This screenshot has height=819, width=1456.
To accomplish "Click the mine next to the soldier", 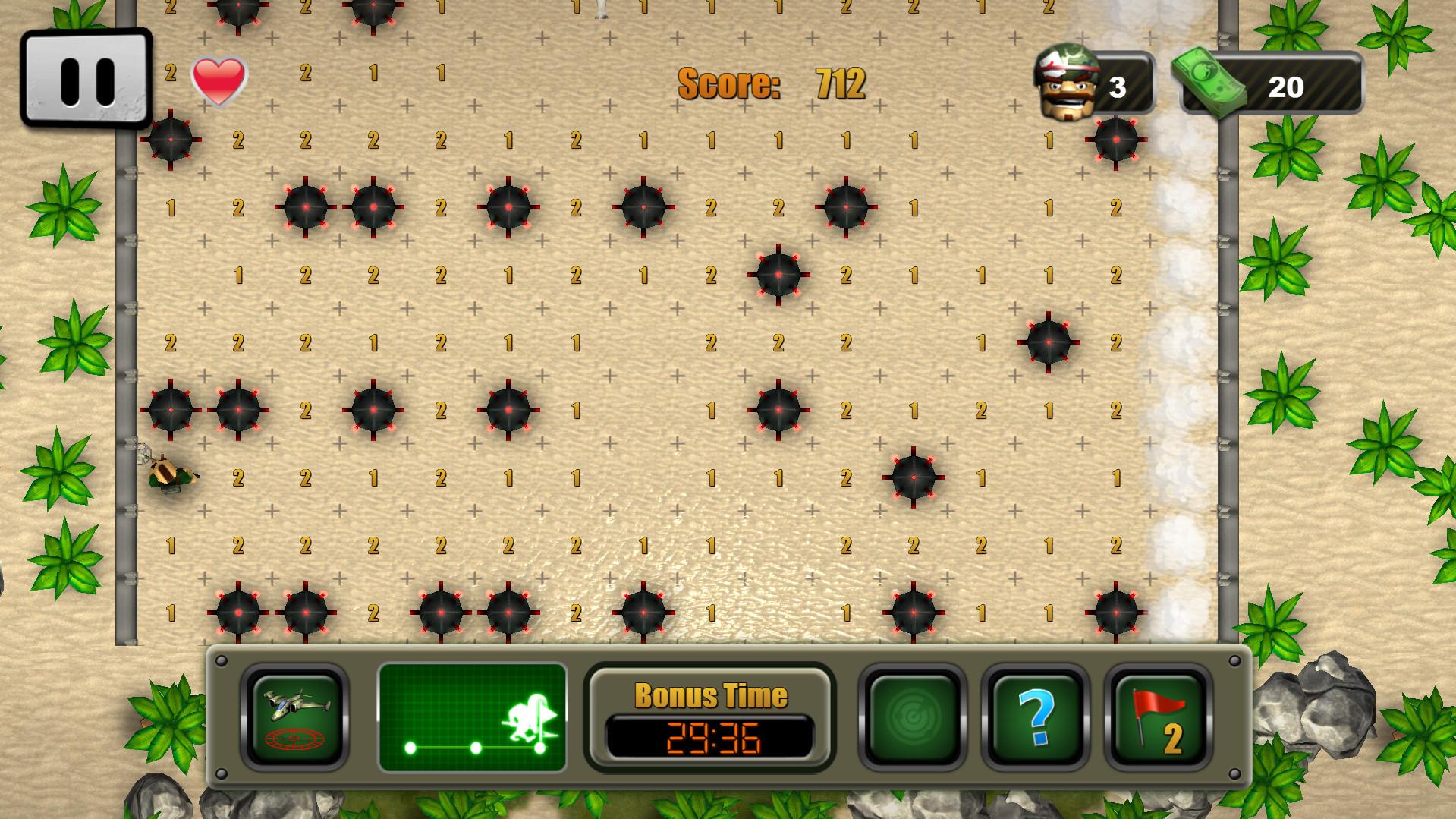I will coord(171,410).
